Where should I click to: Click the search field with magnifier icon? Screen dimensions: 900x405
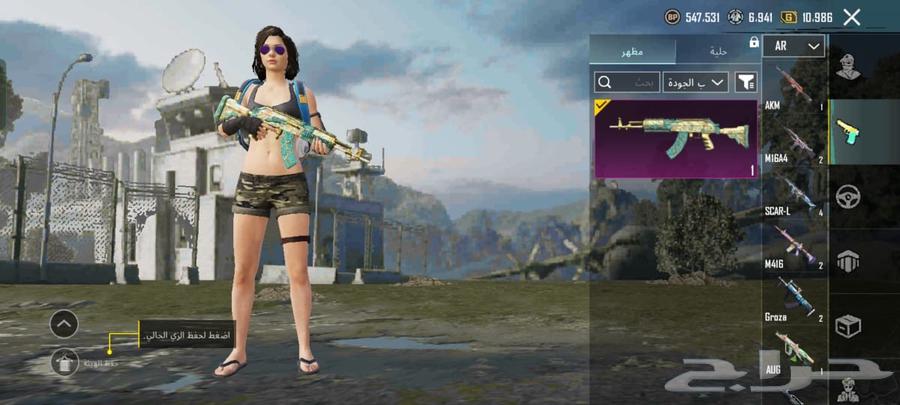tap(626, 82)
